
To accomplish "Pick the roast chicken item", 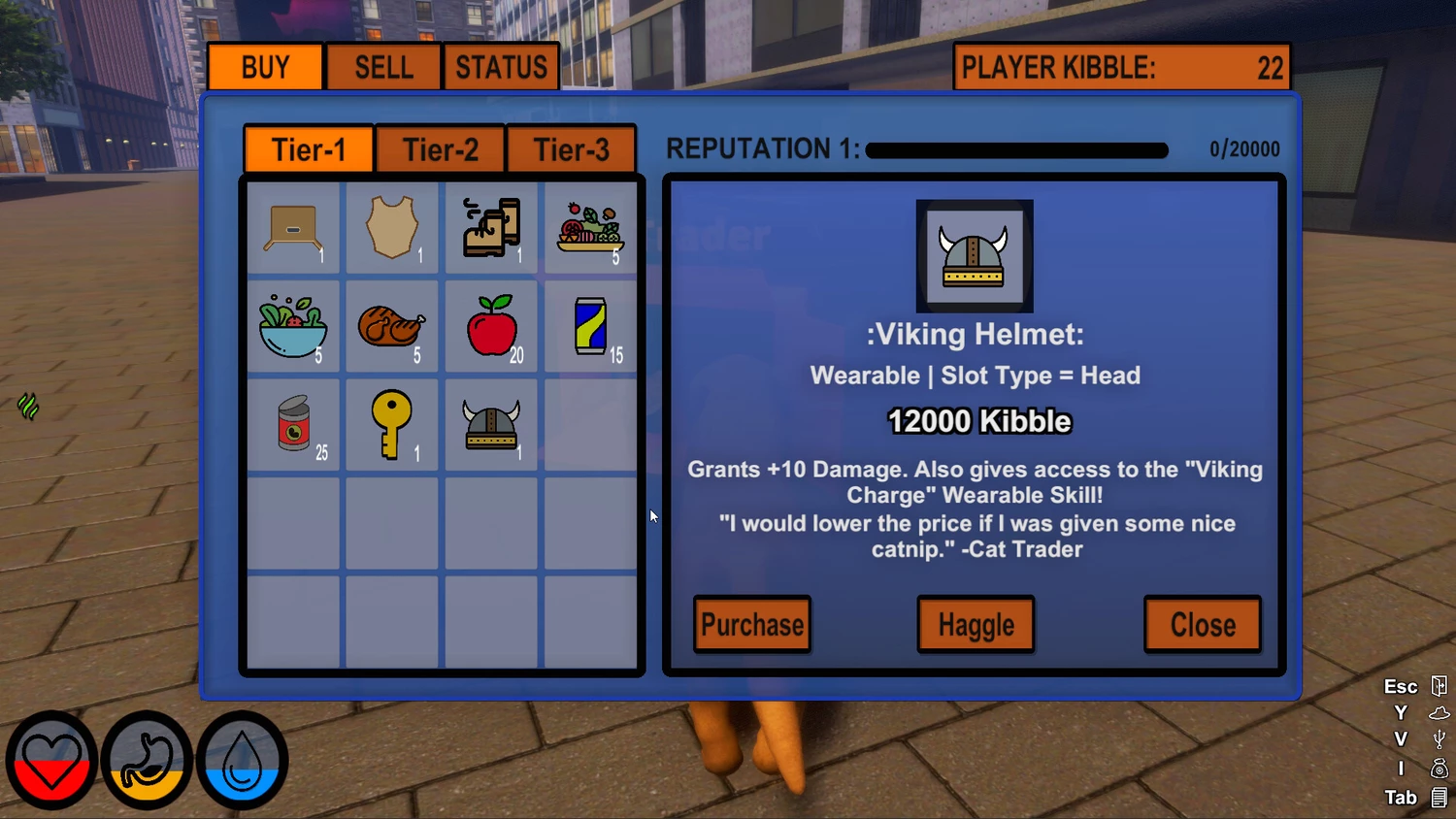I will [392, 326].
